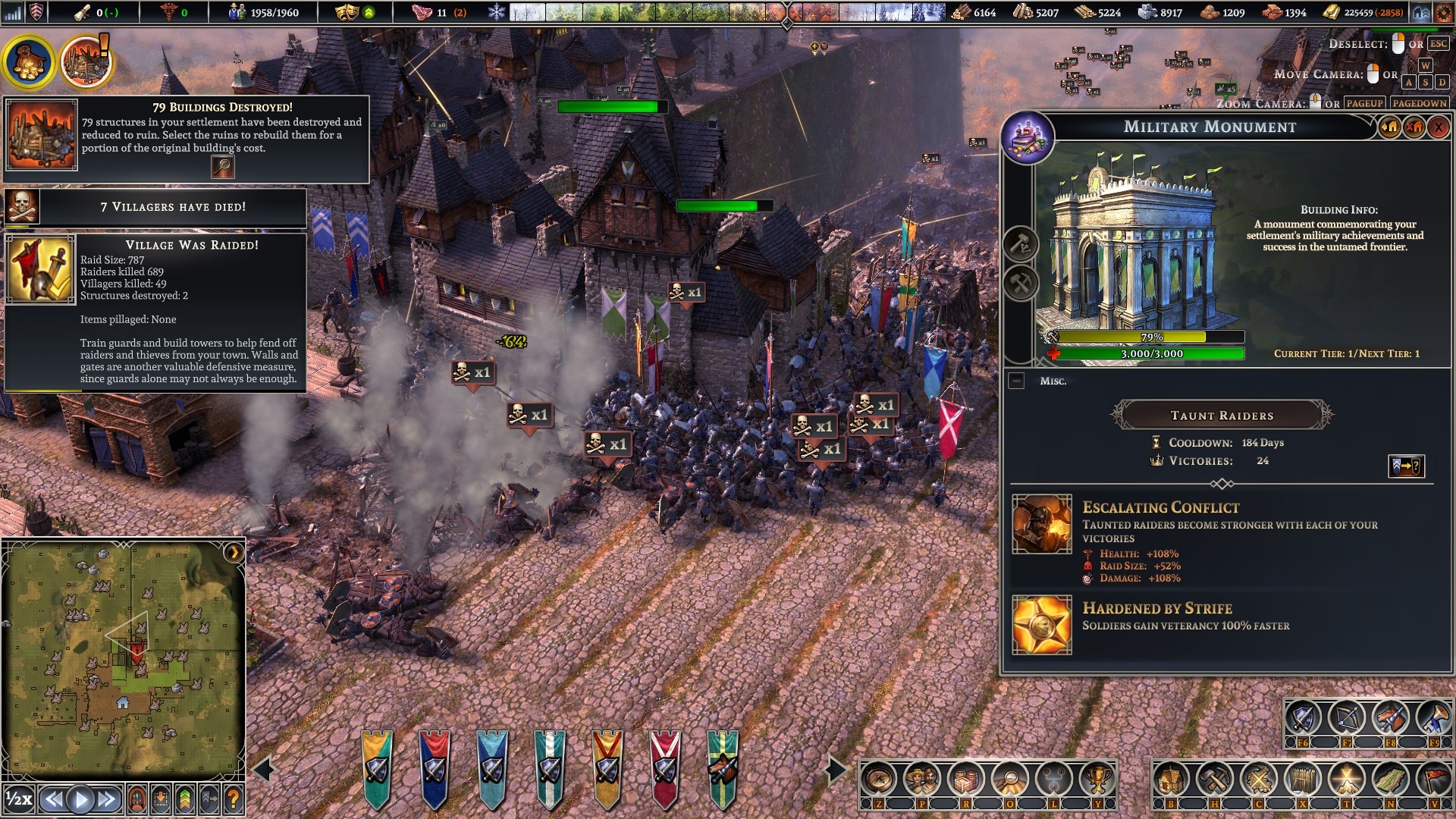Open the villagers portrait menu

click(922, 778)
